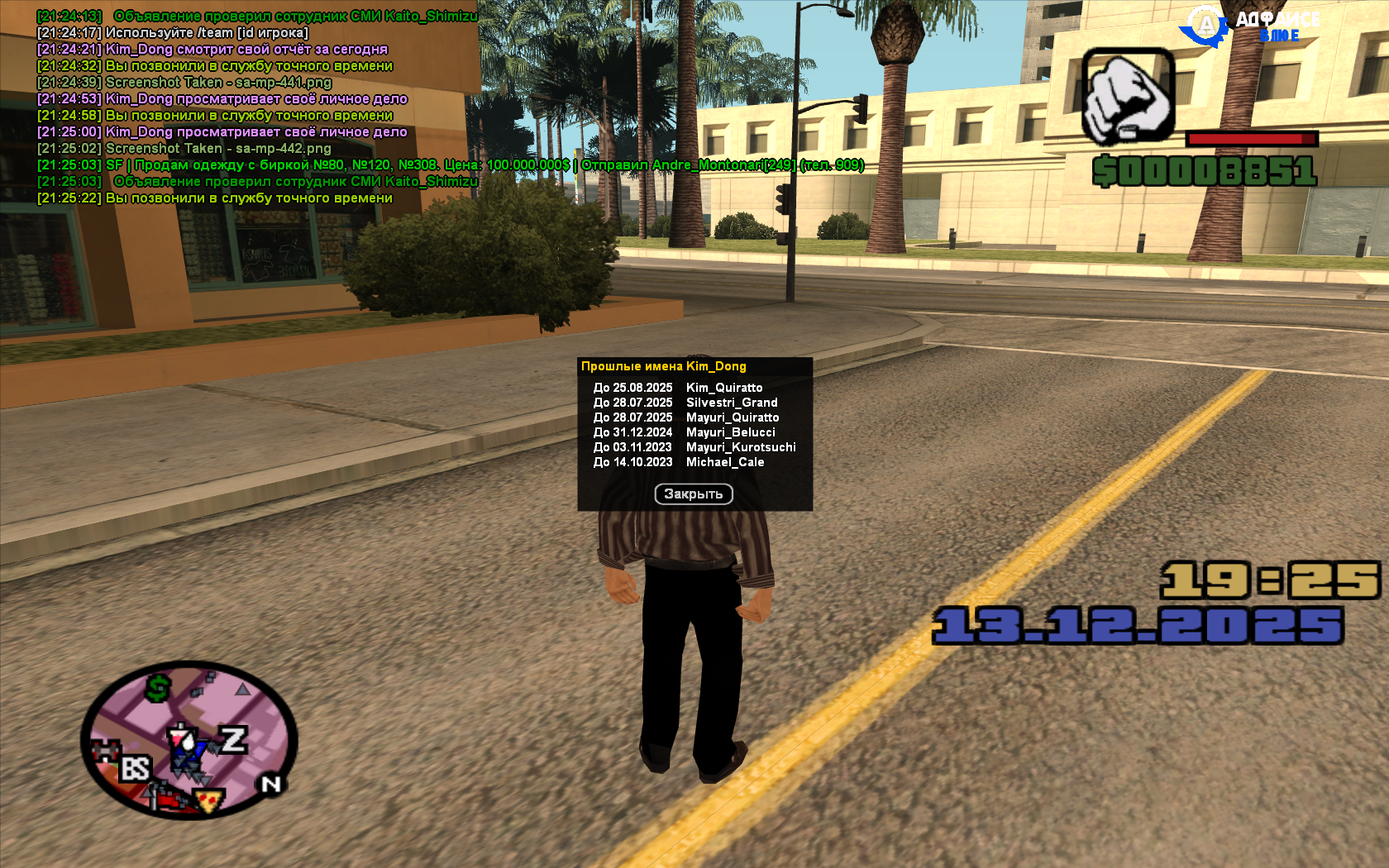Click the Silvestri_Grand entry in the dialog

(733, 402)
